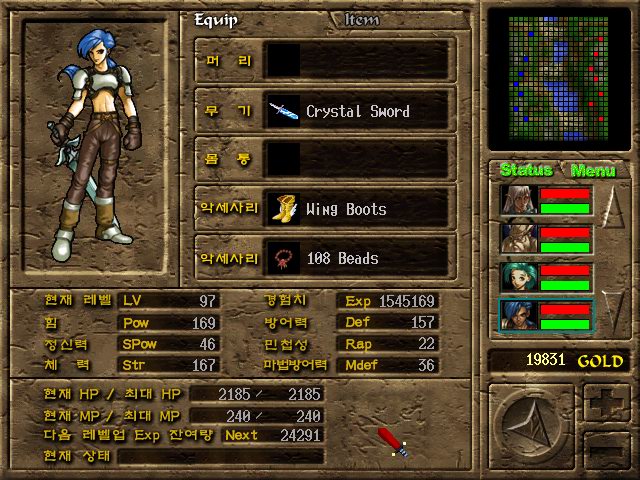Viewport: 640px width, 480px height.
Task: Click the party list down arrow
Action: click(613, 310)
